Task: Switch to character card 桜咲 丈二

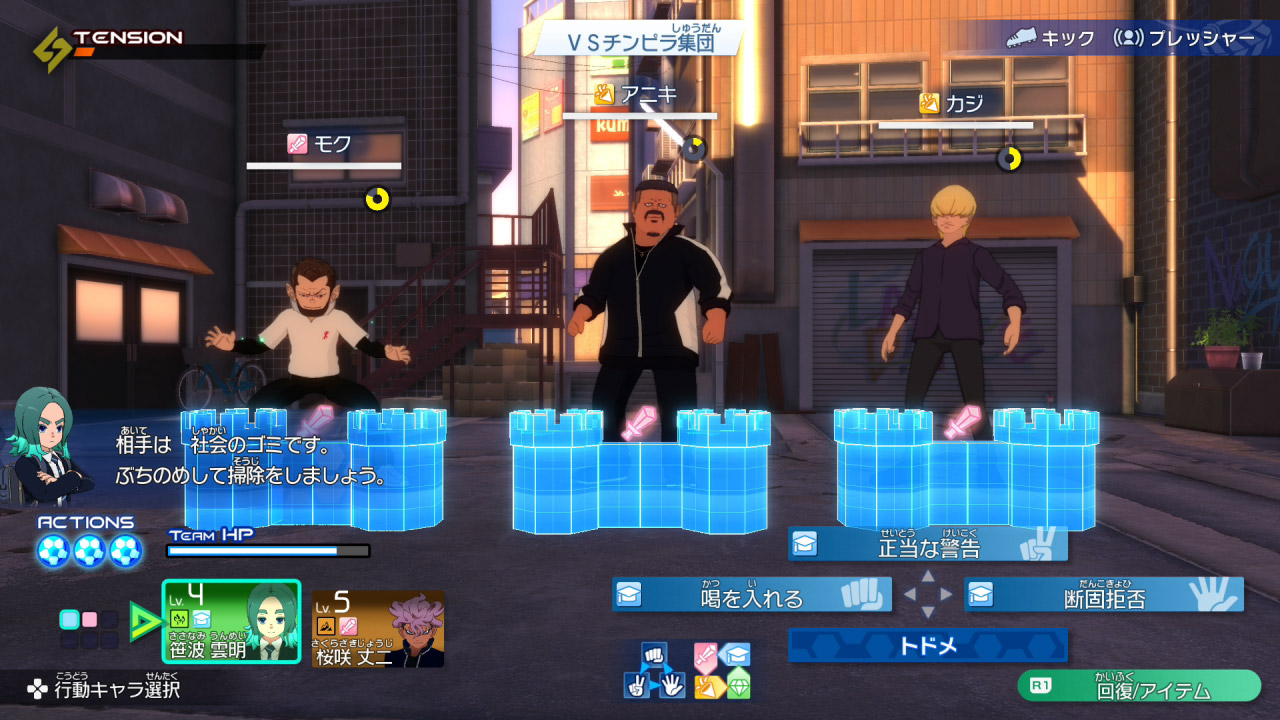Action: [378, 629]
